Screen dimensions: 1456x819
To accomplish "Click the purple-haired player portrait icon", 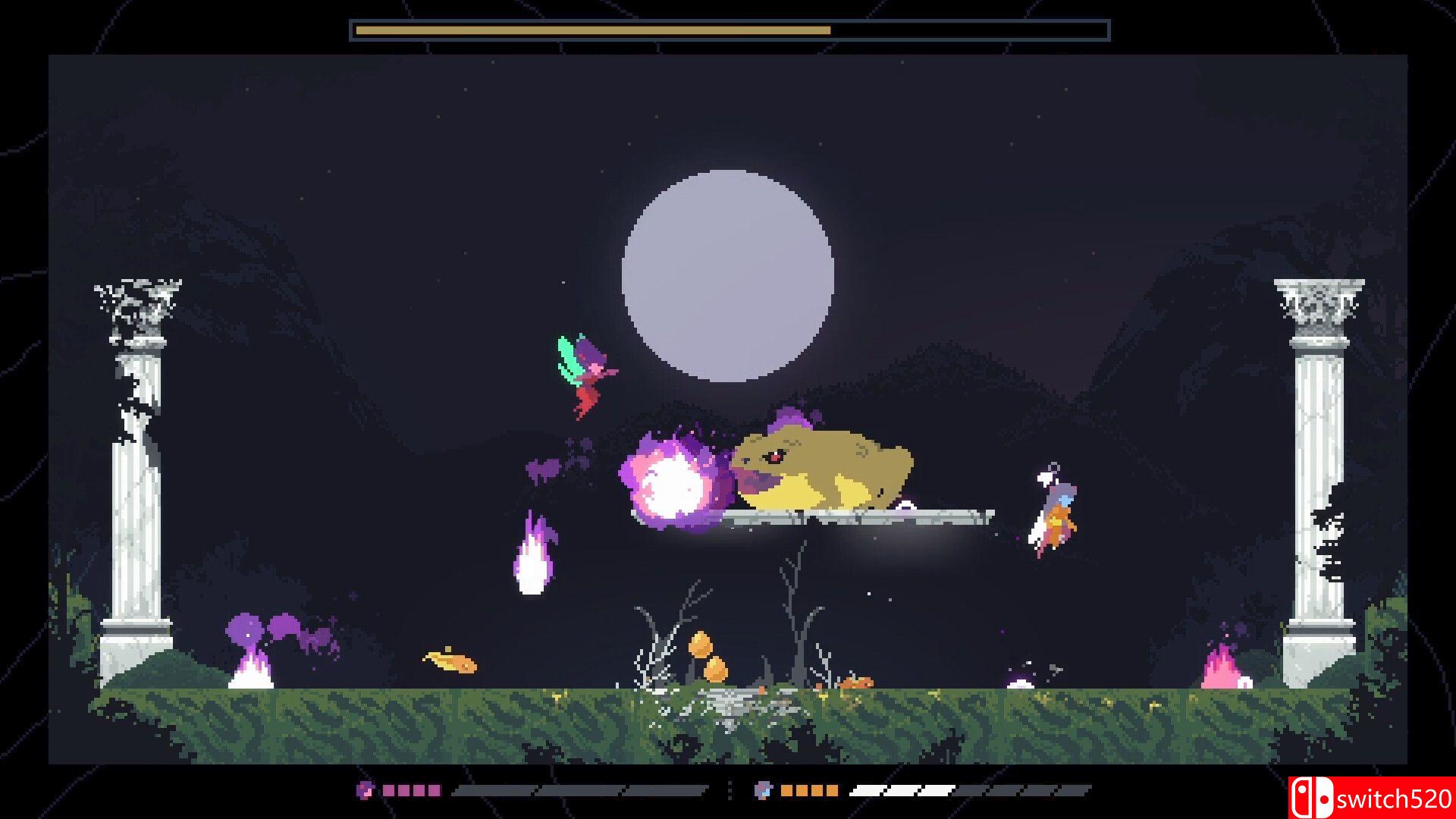I will coord(365,790).
